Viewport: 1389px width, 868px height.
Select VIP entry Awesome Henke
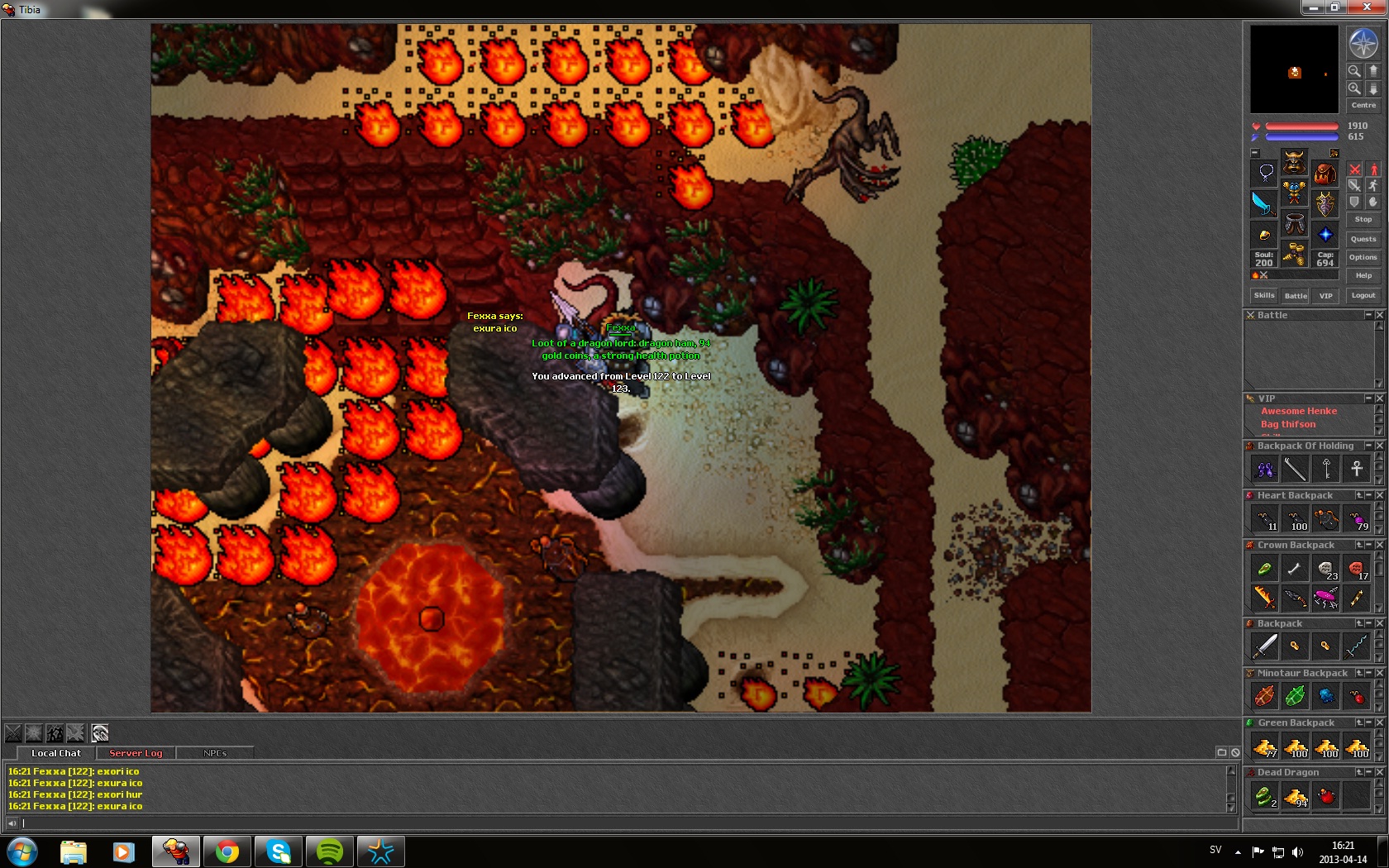(1298, 411)
